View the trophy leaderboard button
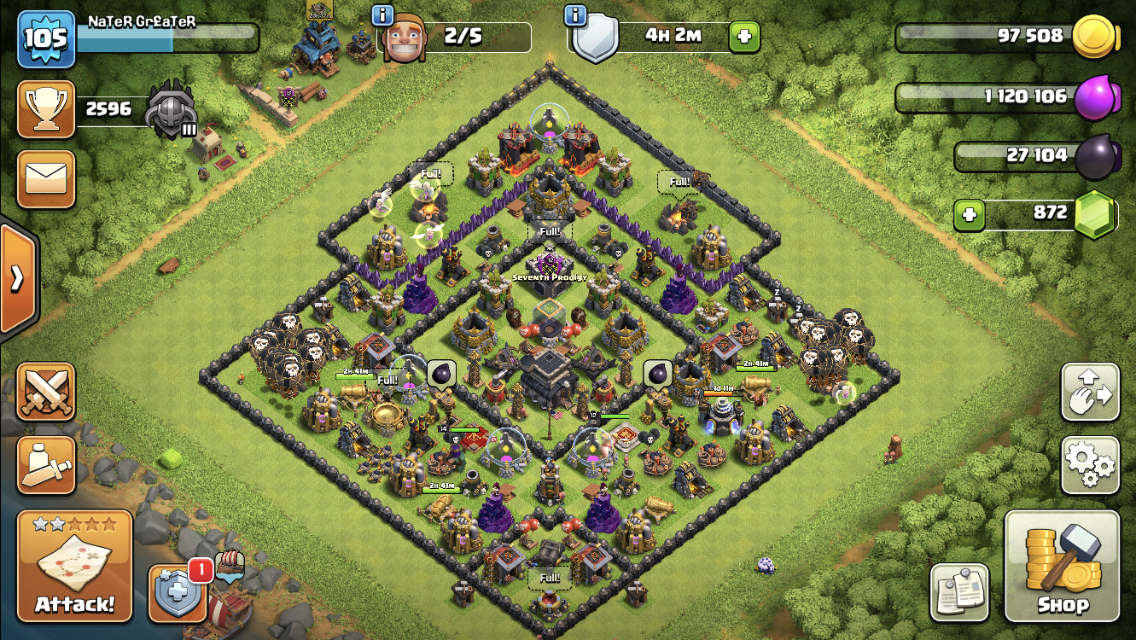The image size is (1136, 640). [46, 109]
